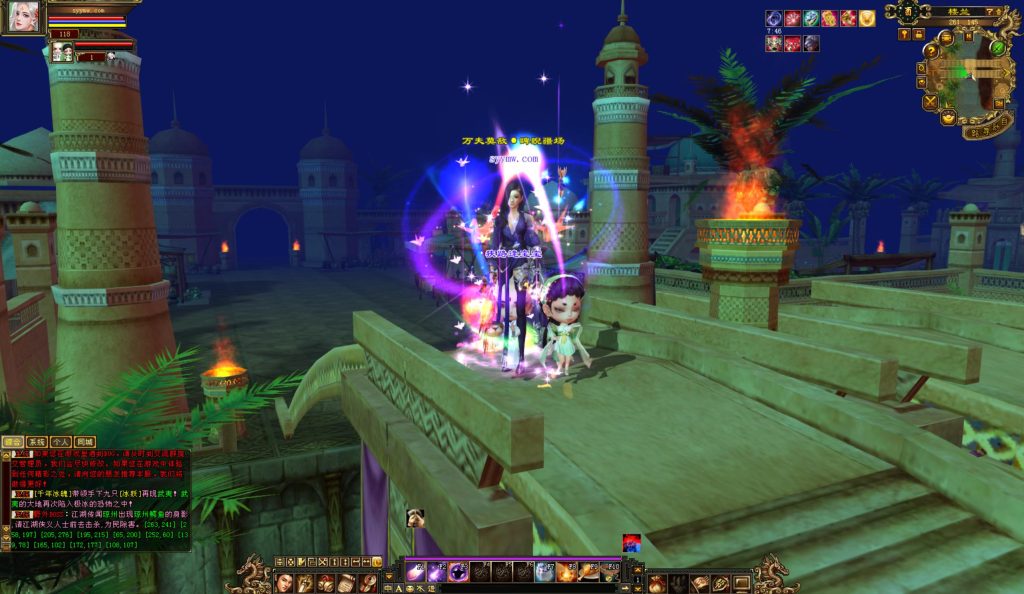The image size is (1024, 594).
Task: Open the character portrait menu button
Action: point(282,582)
